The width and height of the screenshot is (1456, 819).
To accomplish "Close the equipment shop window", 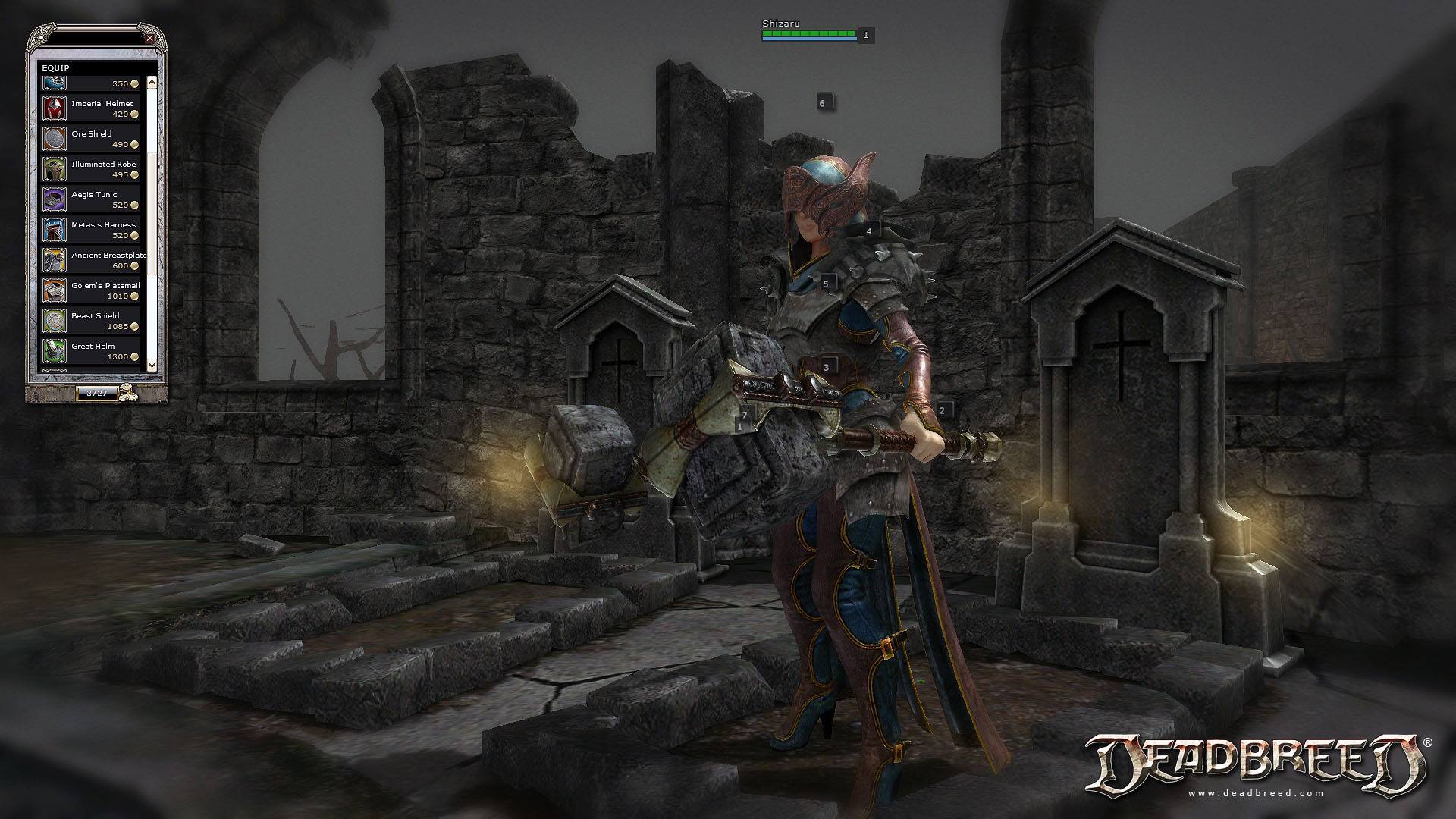I will click(x=150, y=38).
